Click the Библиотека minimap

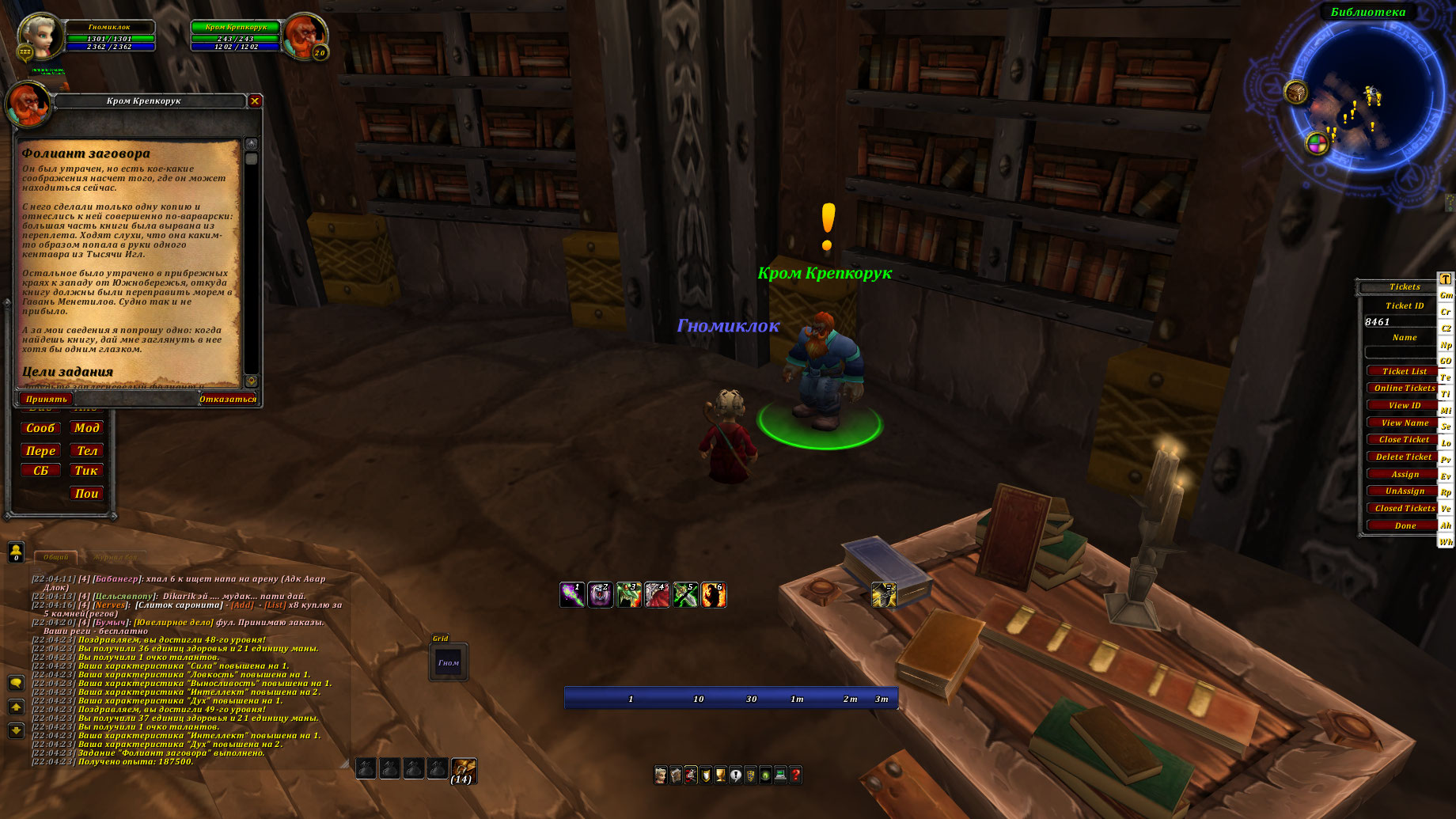coord(1368,95)
